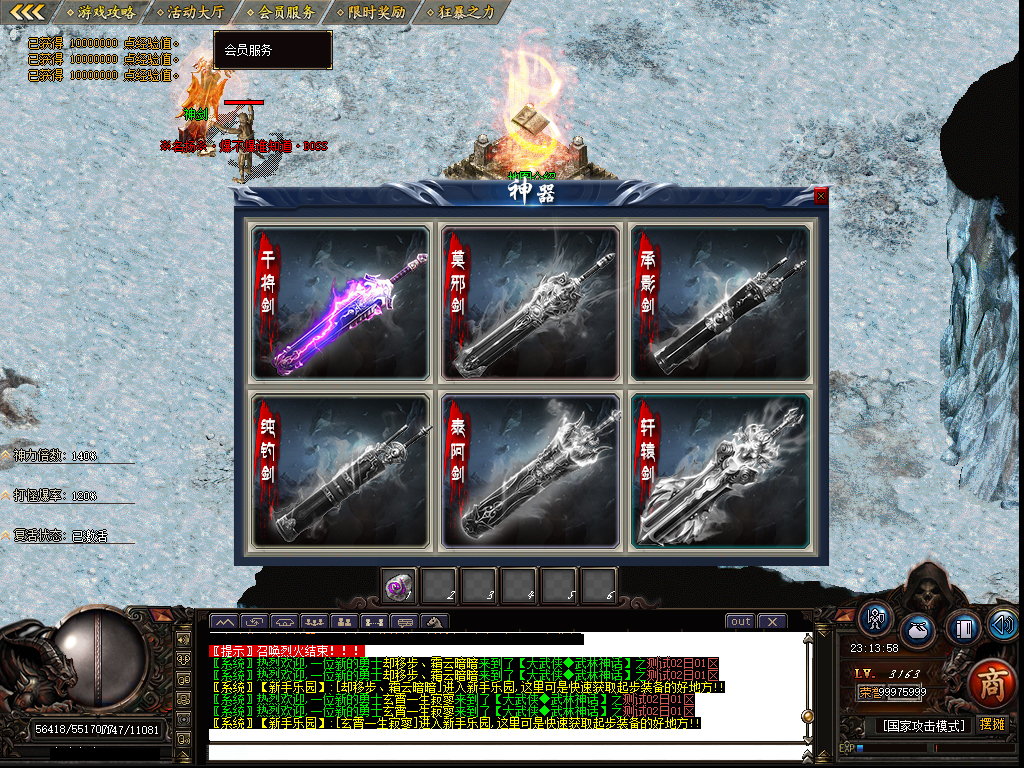This screenshot has width=1024, height=768.
Task: Toggle sound with the speaker icon
Action: tap(1002, 625)
